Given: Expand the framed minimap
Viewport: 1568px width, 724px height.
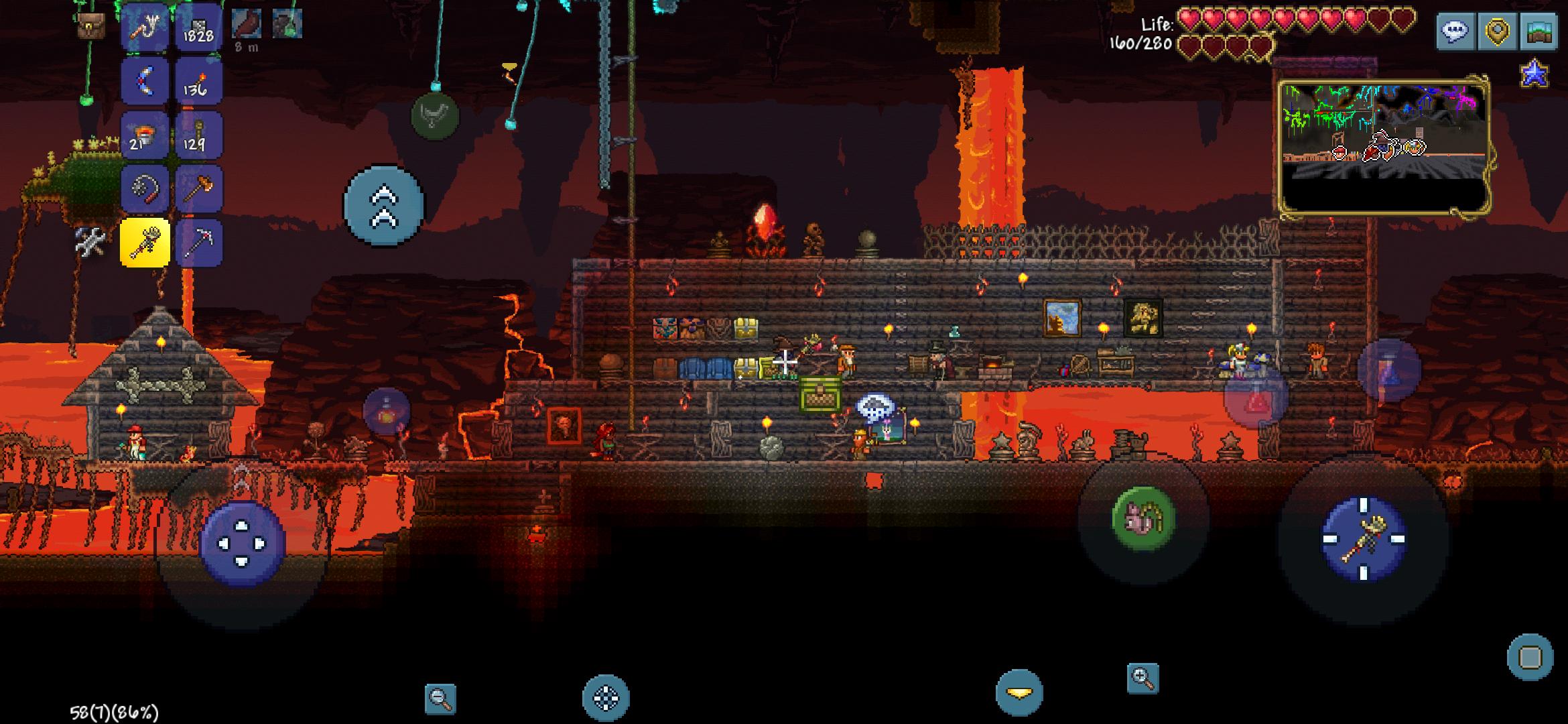Looking at the screenshot, I should tap(1384, 147).
